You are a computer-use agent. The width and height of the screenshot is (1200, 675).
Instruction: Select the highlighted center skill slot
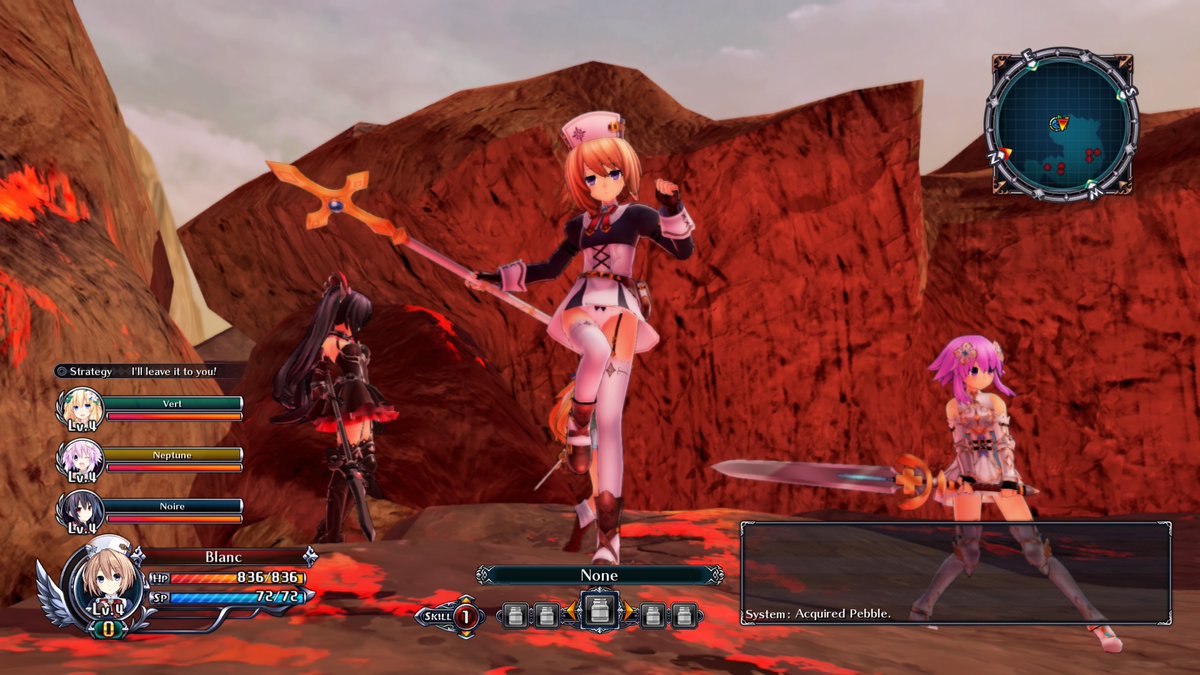click(599, 613)
